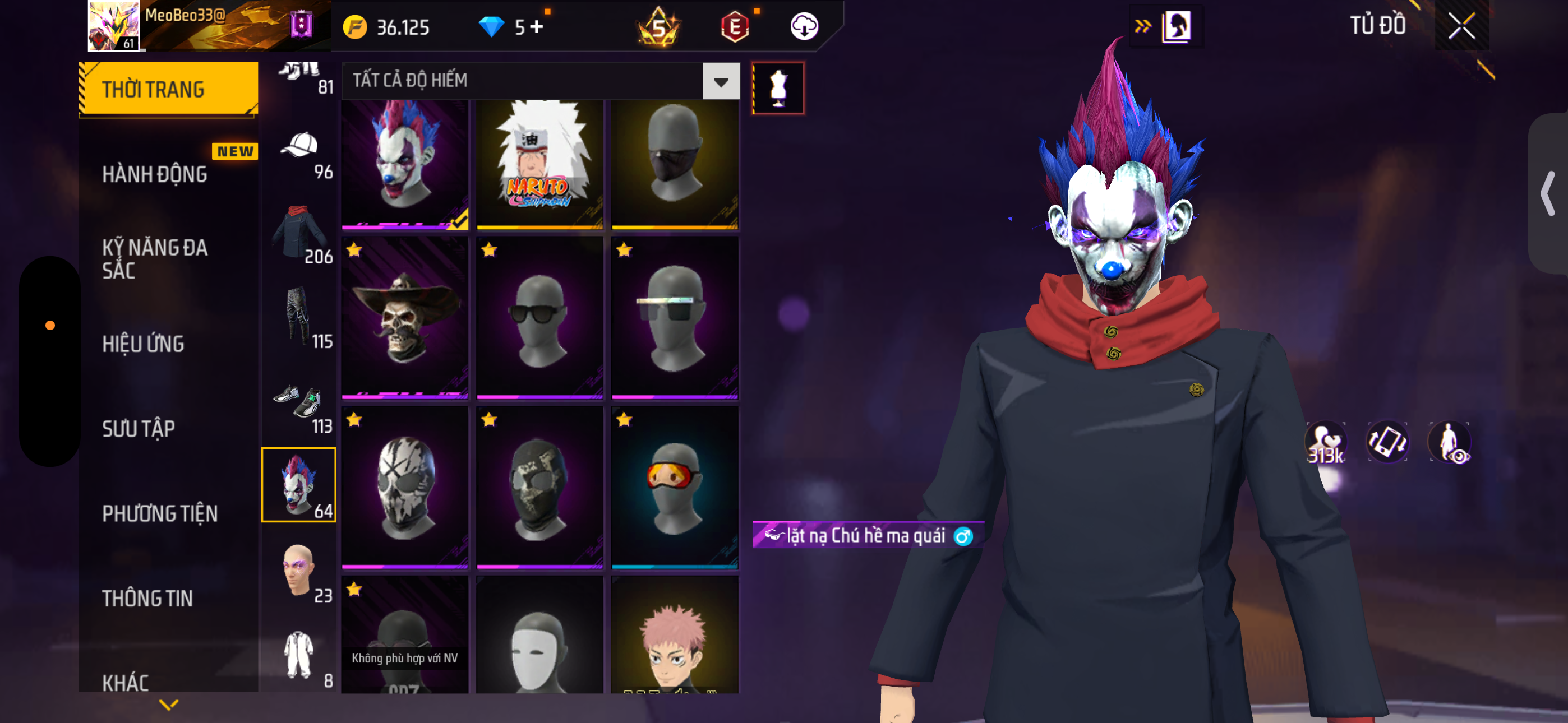Equip the skull cowboy hat mask

405,318
